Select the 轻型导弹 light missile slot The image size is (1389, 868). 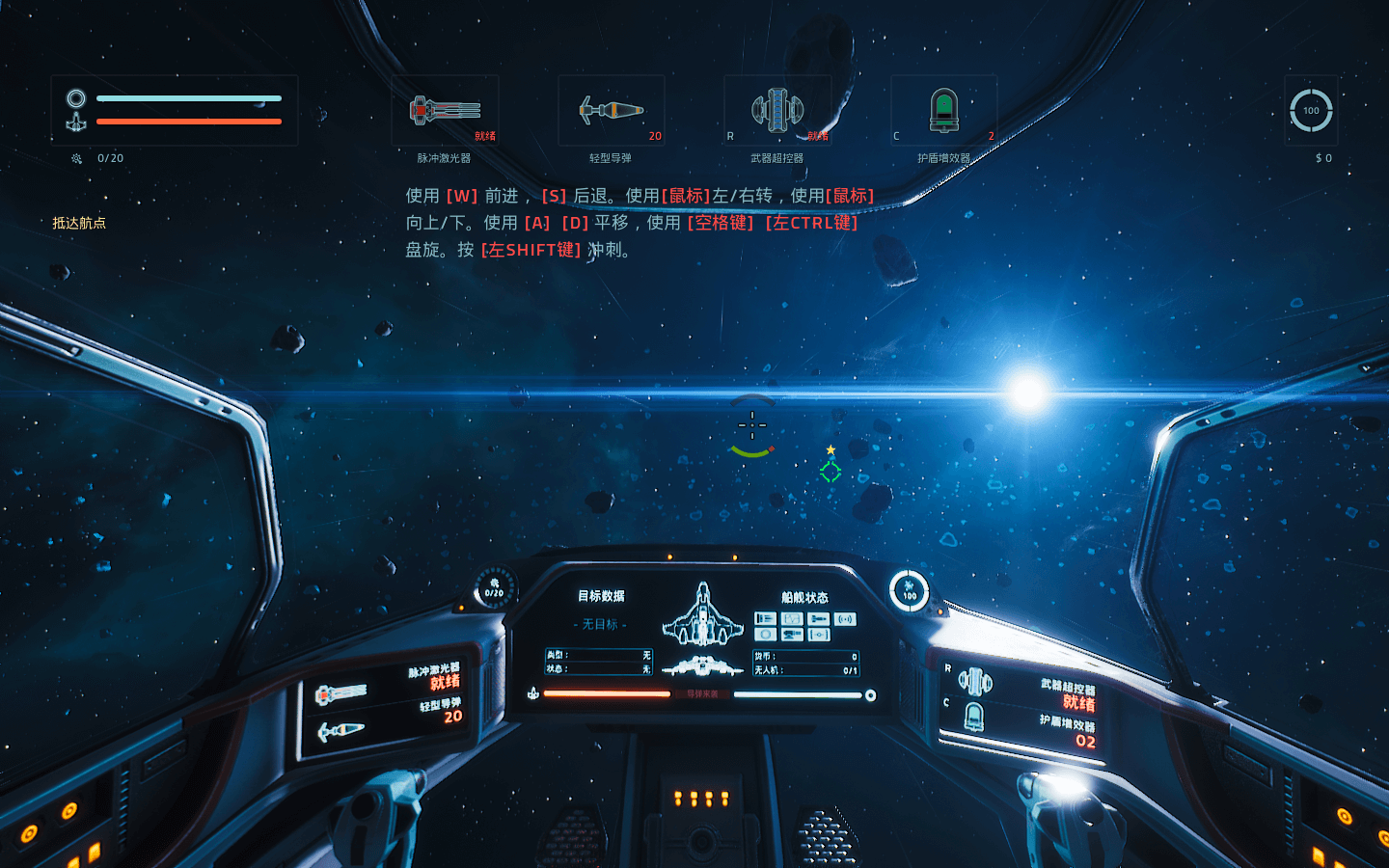(611, 111)
